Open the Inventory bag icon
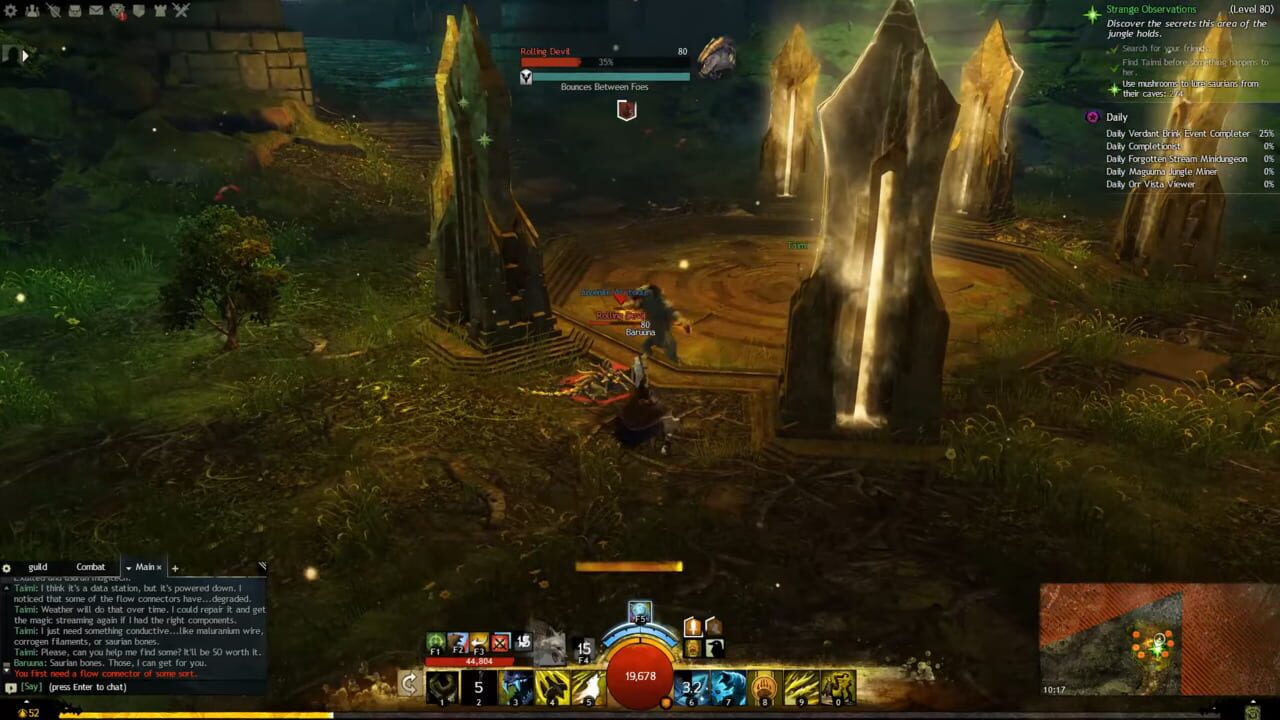The width and height of the screenshot is (1280, 720). [x=75, y=13]
